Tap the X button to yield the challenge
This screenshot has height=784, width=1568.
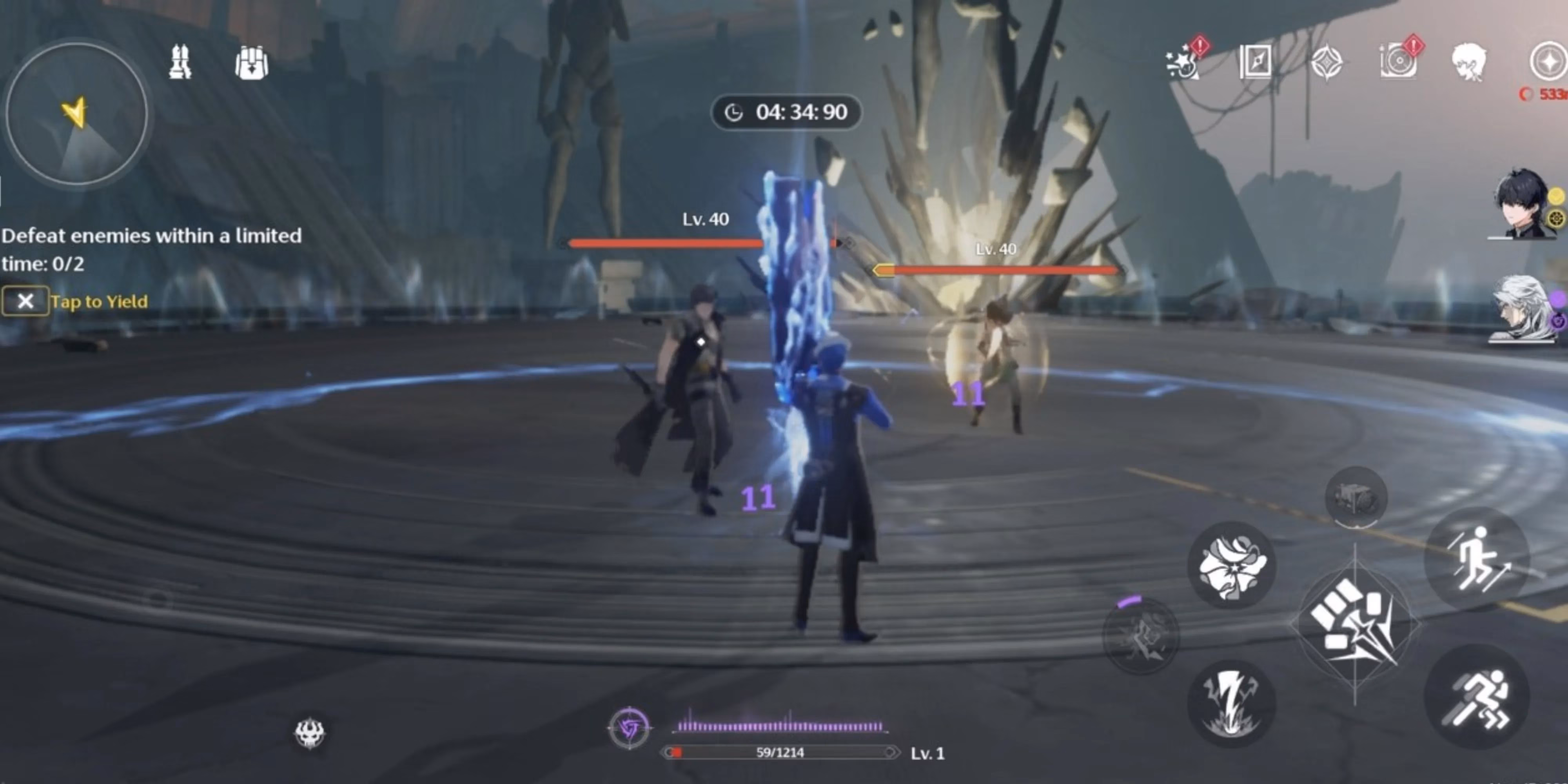point(25,301)
